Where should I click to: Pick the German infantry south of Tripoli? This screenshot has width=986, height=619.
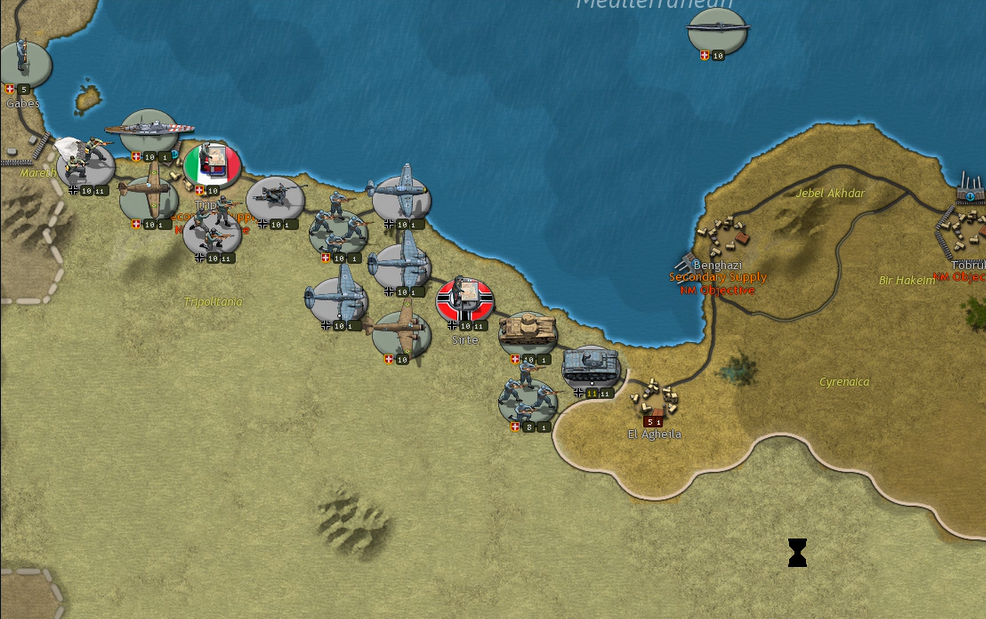[x=212, y=232]
